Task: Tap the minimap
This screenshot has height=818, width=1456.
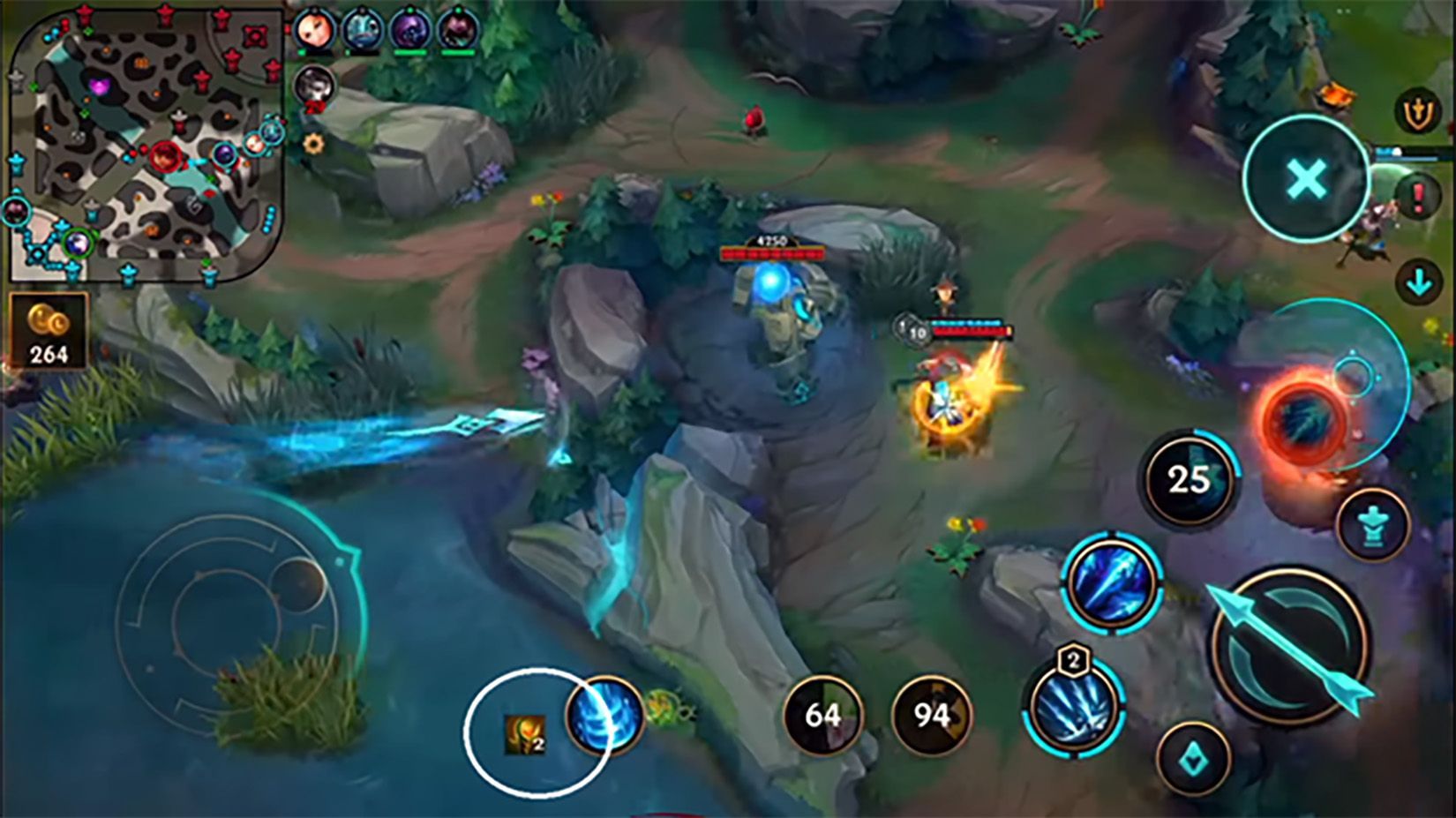Action: point(146,146)
